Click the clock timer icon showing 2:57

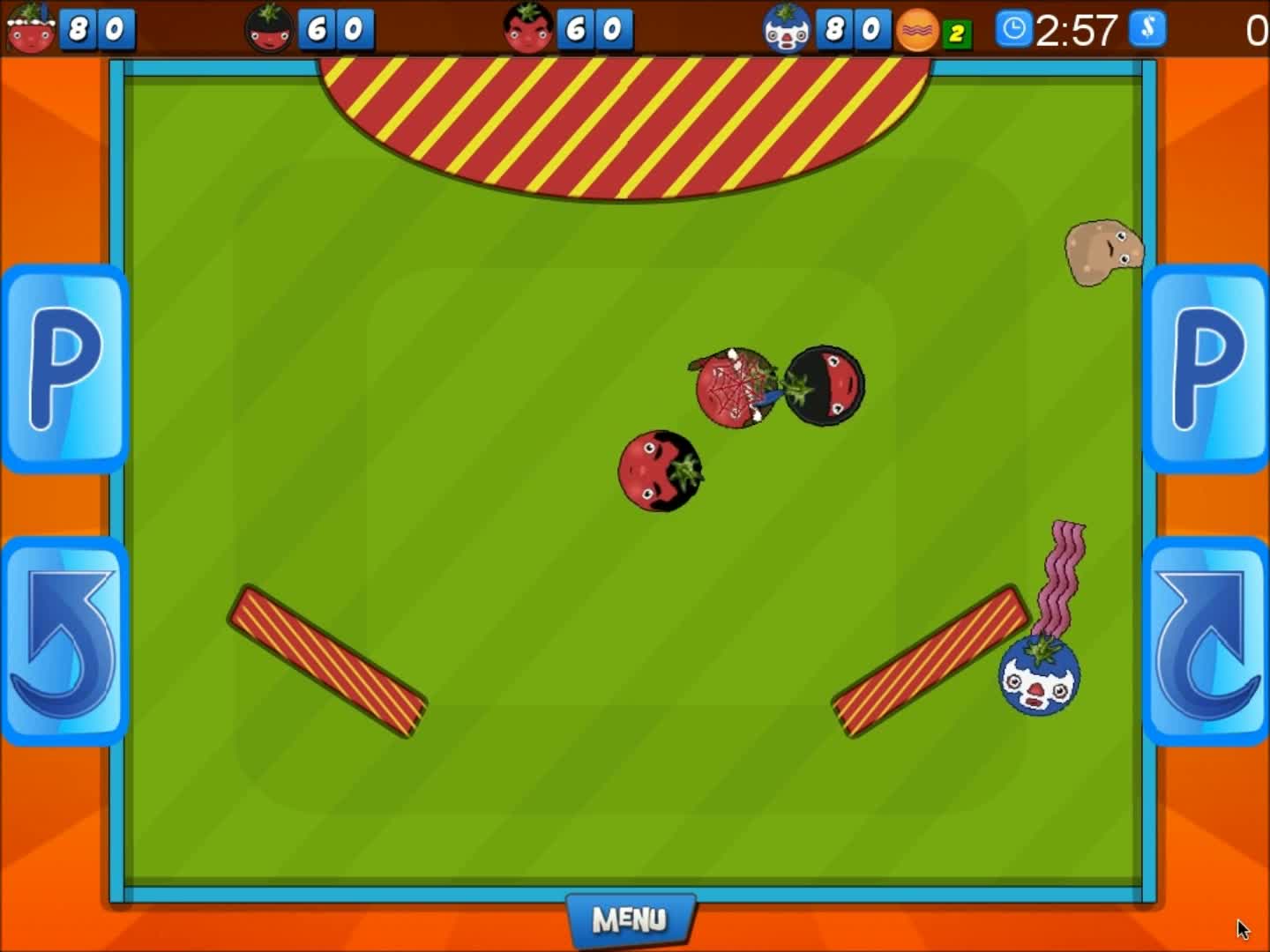(x=1014, y=29)
